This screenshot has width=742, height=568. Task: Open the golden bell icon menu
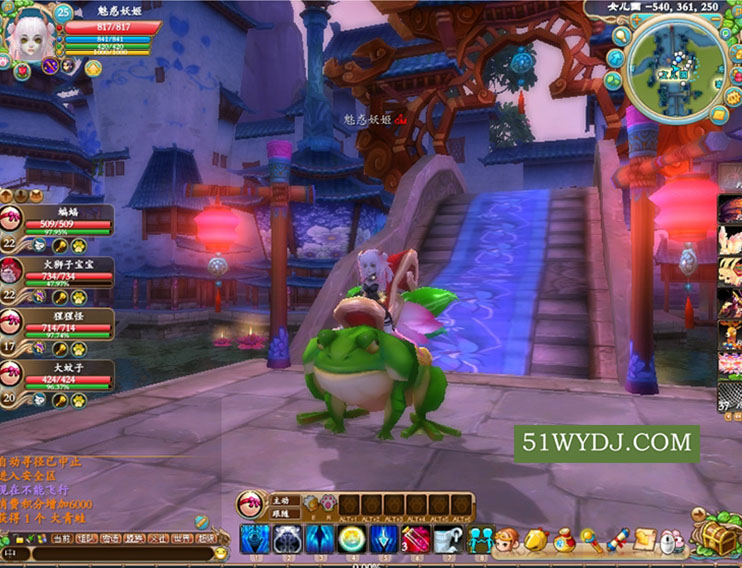coord(535,541)
